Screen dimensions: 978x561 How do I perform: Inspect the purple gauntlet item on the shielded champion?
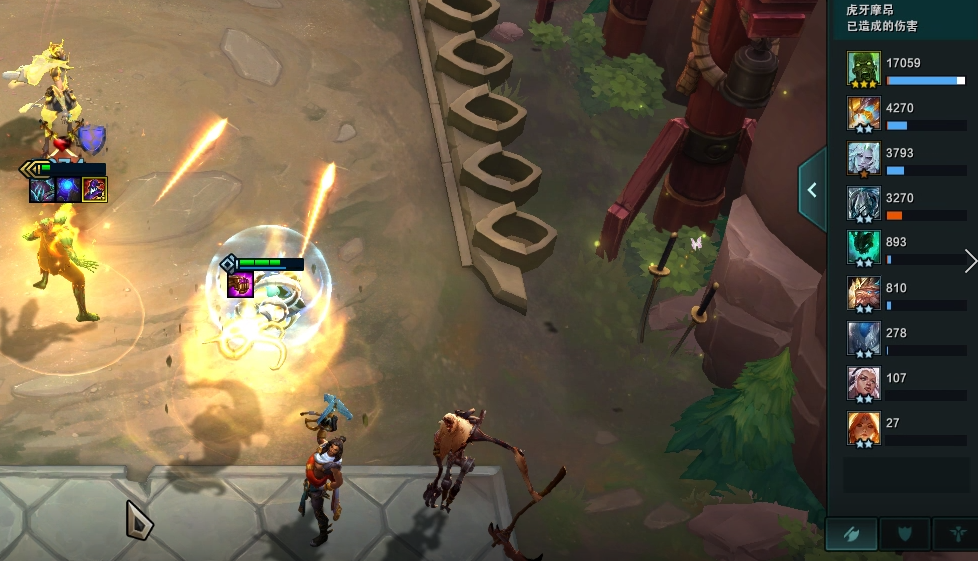click(x=240, y=286)
